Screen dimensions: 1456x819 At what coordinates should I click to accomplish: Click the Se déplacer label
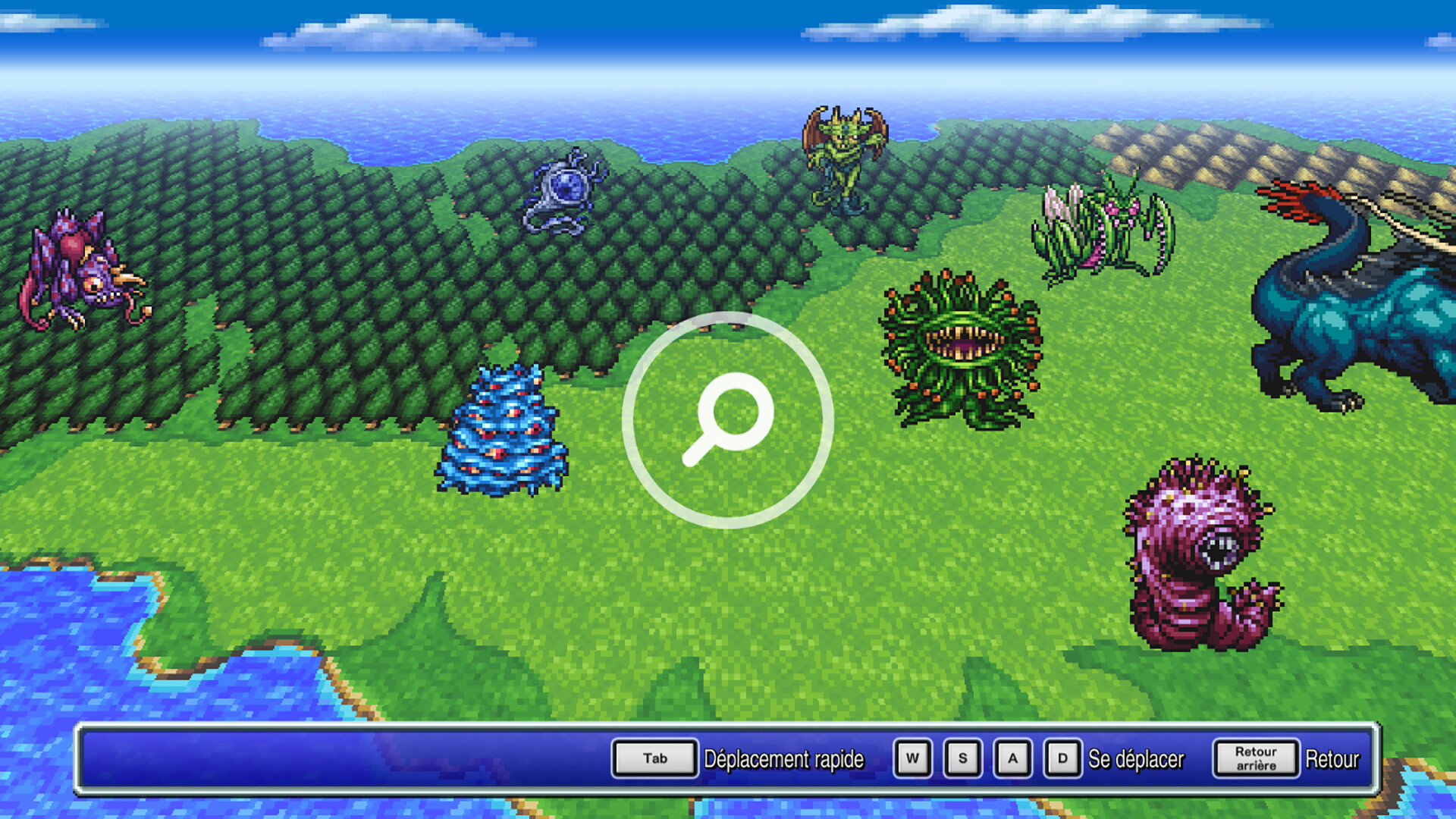[1136, 757]
